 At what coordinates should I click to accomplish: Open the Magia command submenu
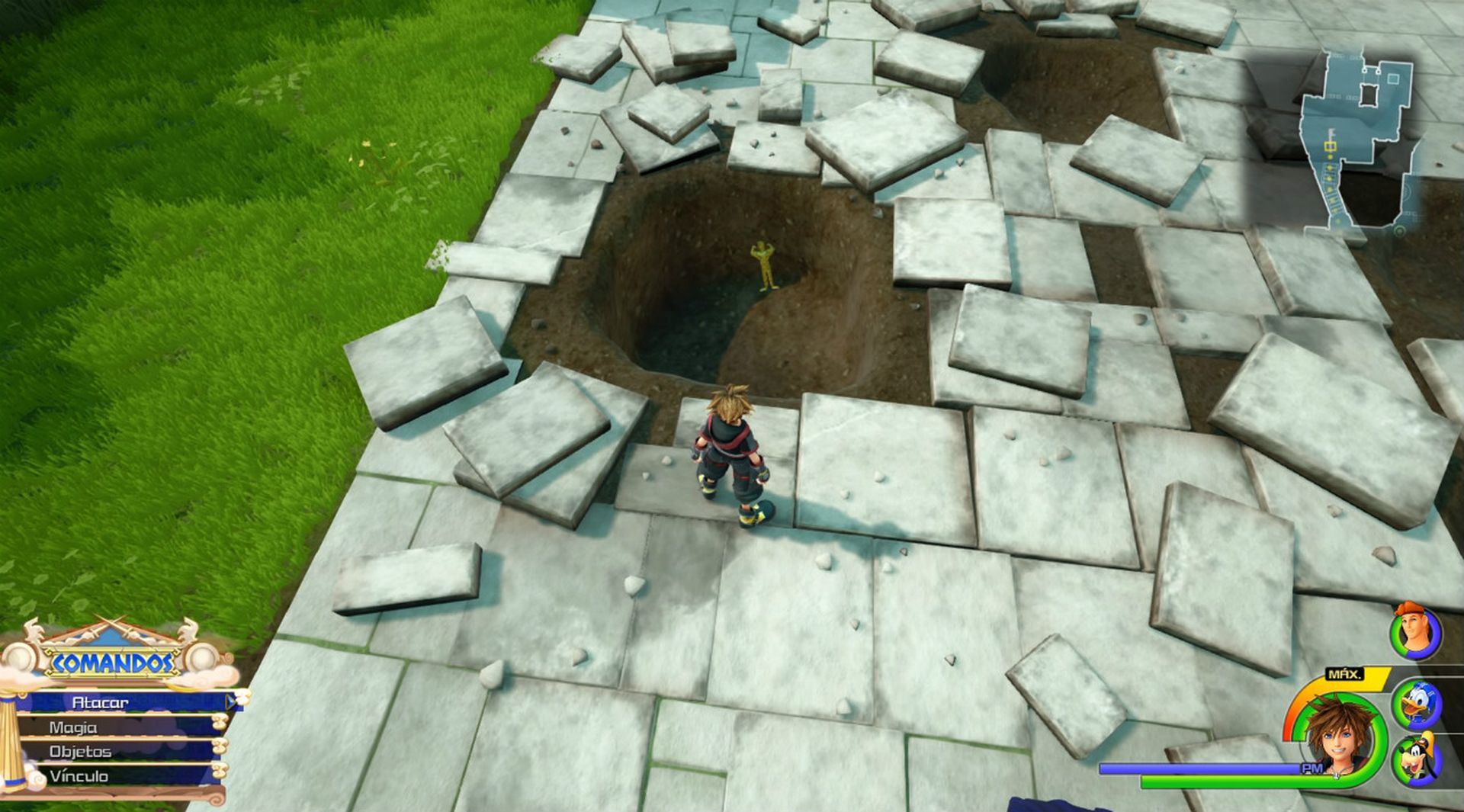tap(72, 728)
